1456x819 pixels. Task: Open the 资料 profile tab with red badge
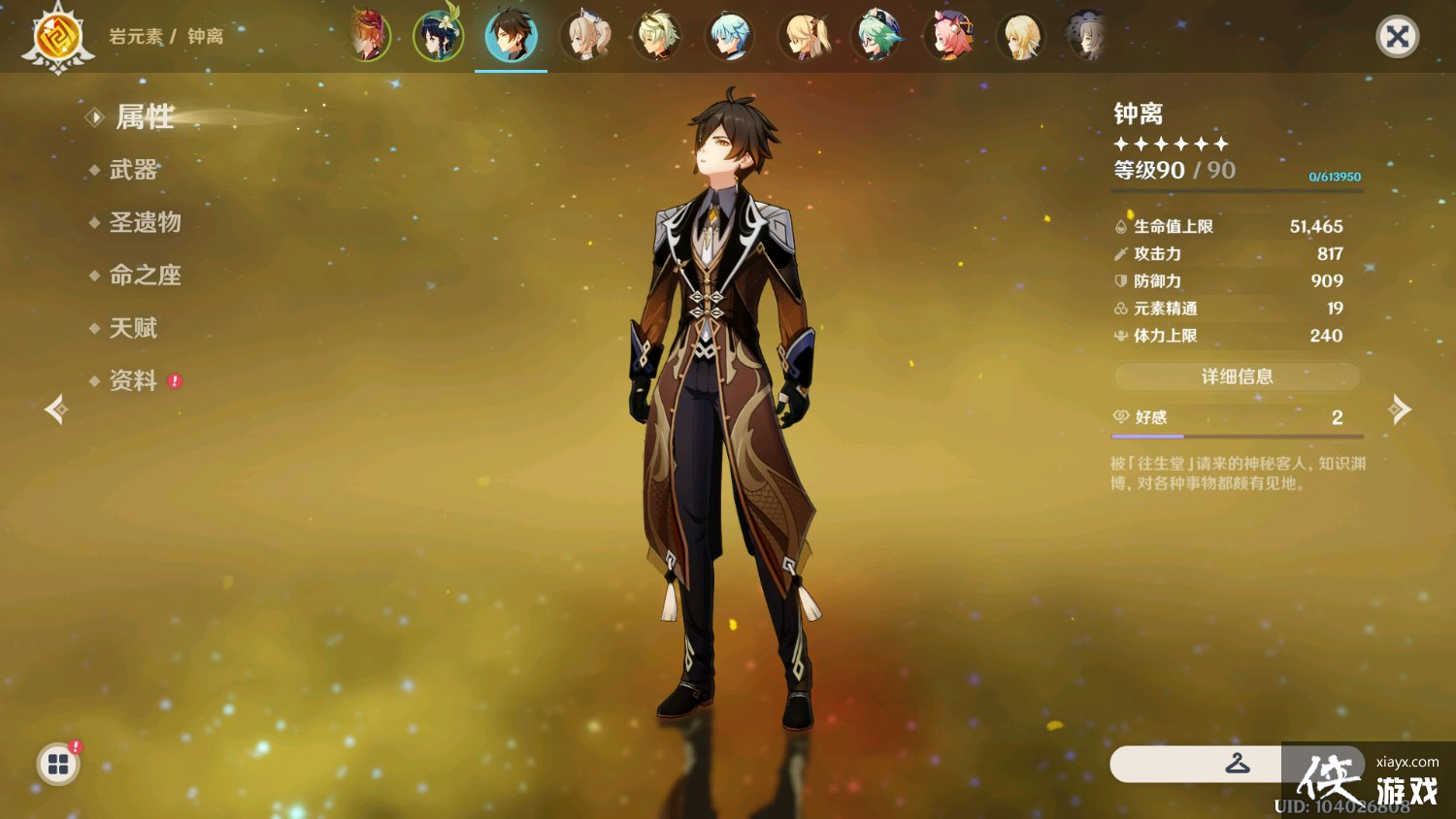click(133, 380)
